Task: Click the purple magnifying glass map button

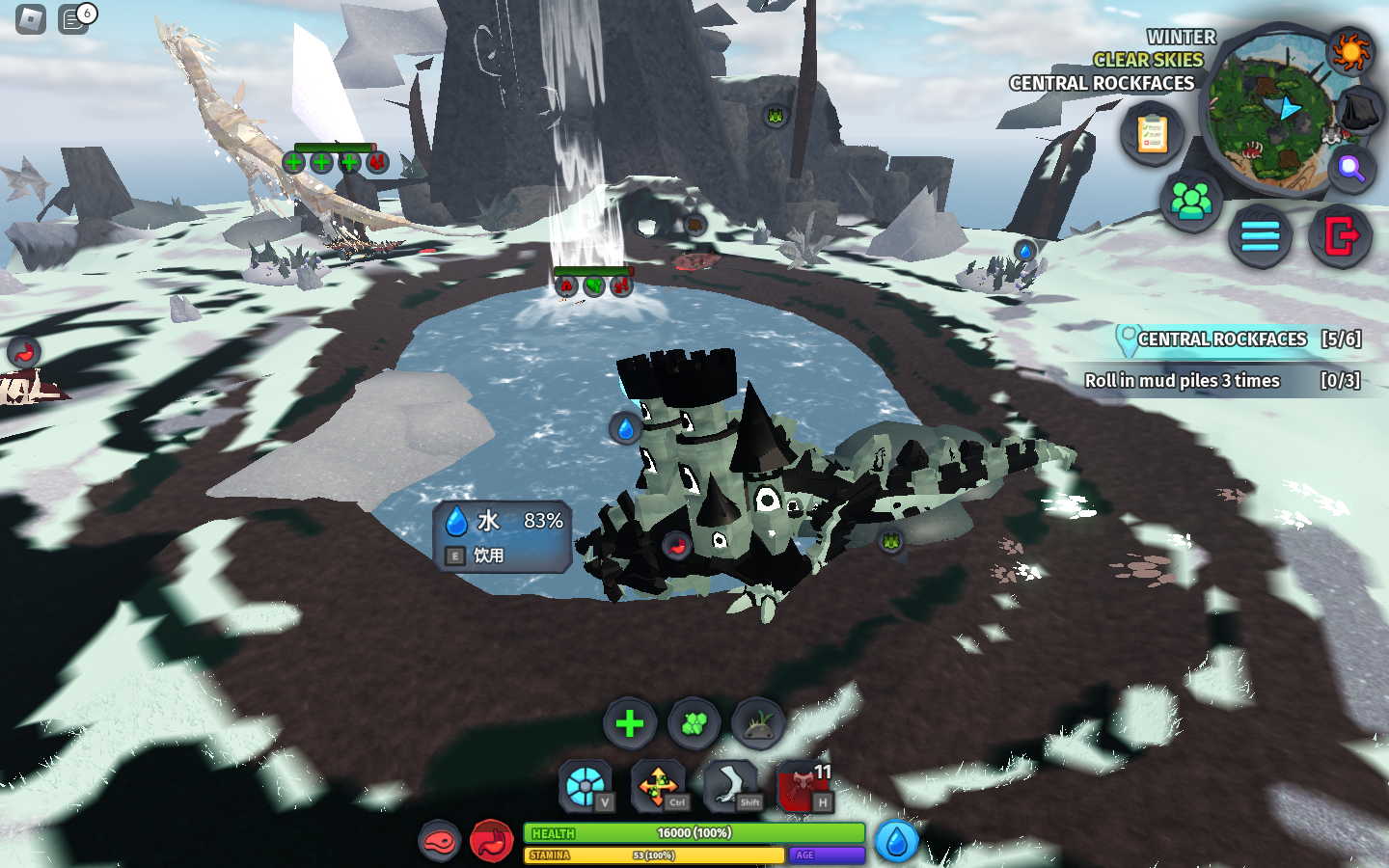Action: (x=1351, y=170)
